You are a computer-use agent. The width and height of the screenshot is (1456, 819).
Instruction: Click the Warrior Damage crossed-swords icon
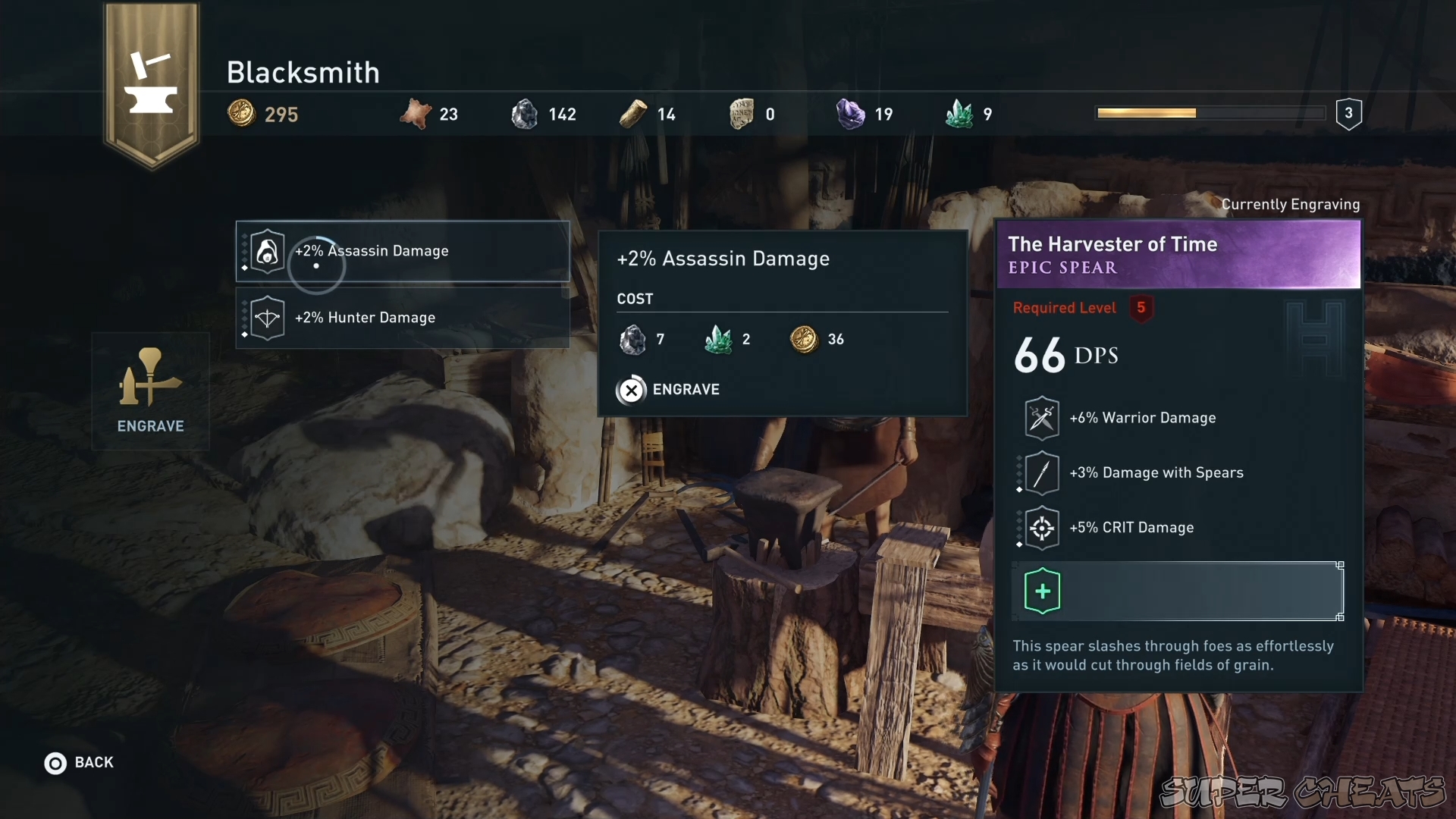(1041, 417)
